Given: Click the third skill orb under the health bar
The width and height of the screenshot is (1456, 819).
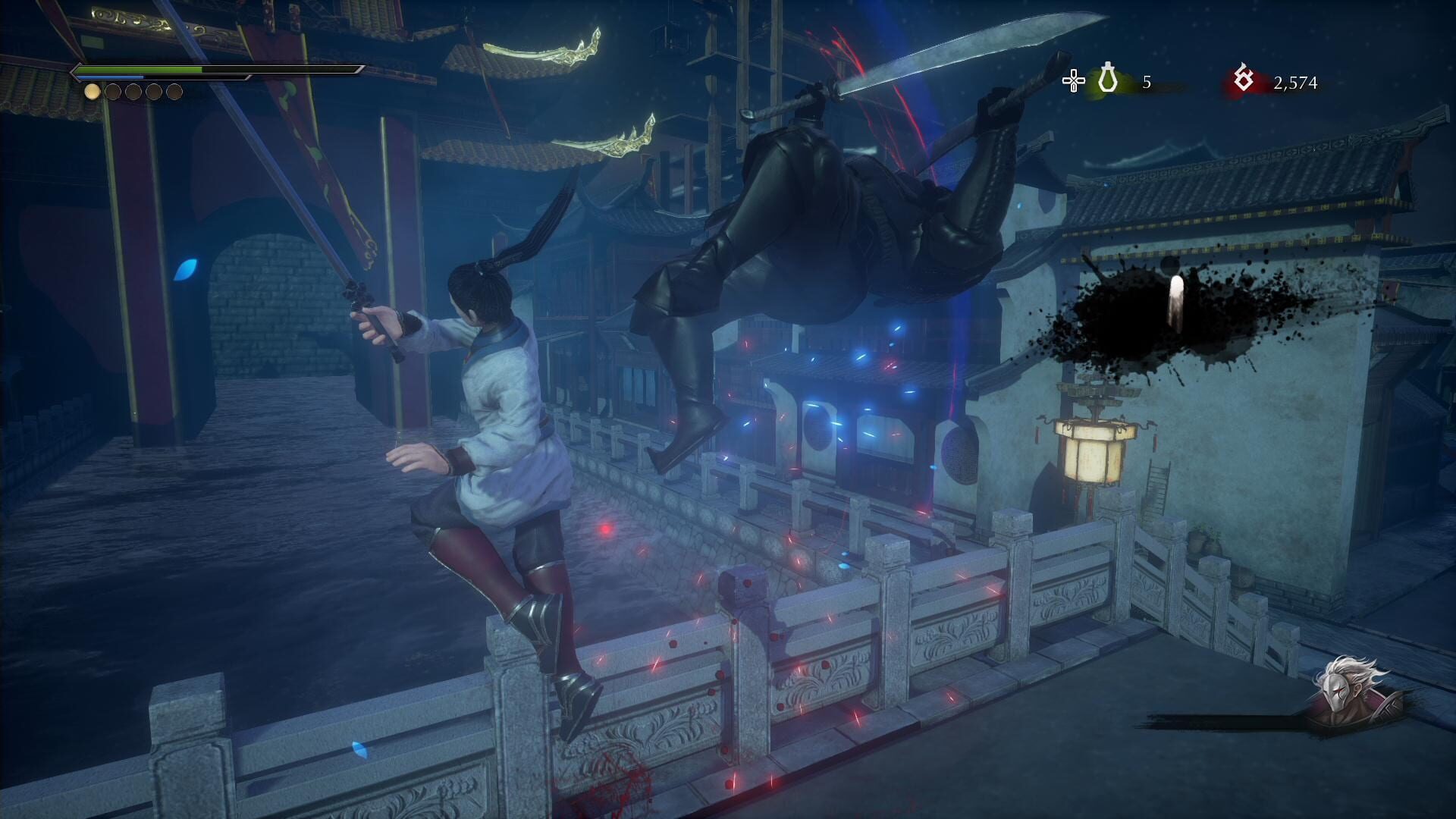Looking at the screenshot, I should click(x=133, y=93).
